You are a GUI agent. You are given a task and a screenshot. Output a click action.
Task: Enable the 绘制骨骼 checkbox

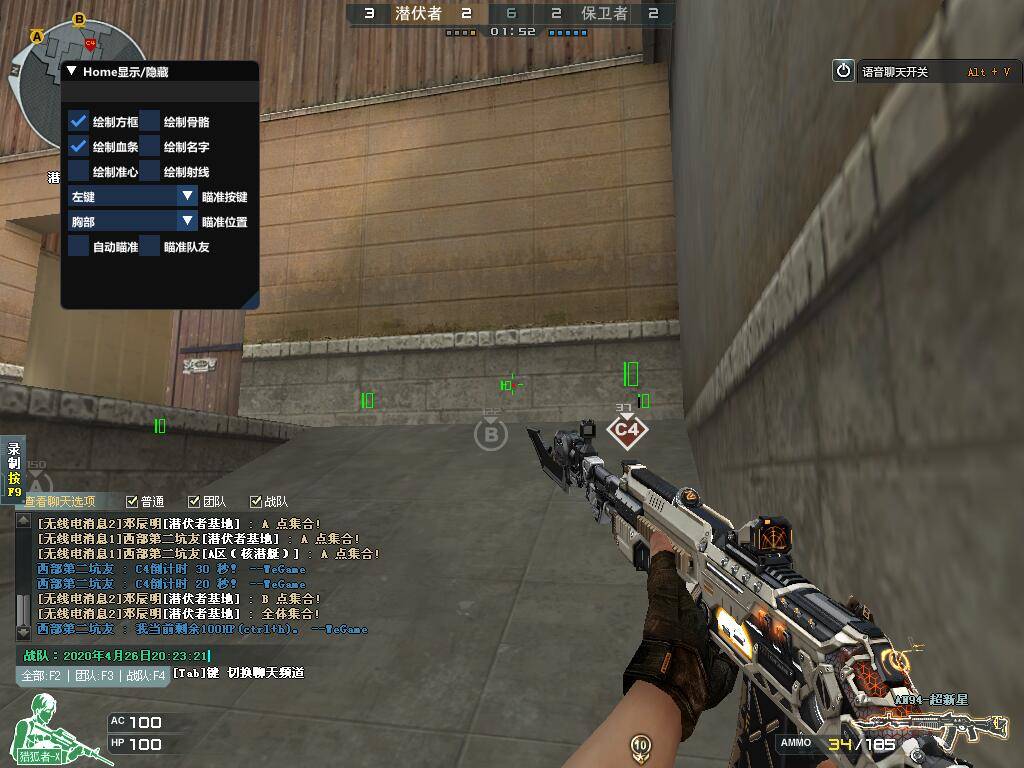[x=150, y=121]
